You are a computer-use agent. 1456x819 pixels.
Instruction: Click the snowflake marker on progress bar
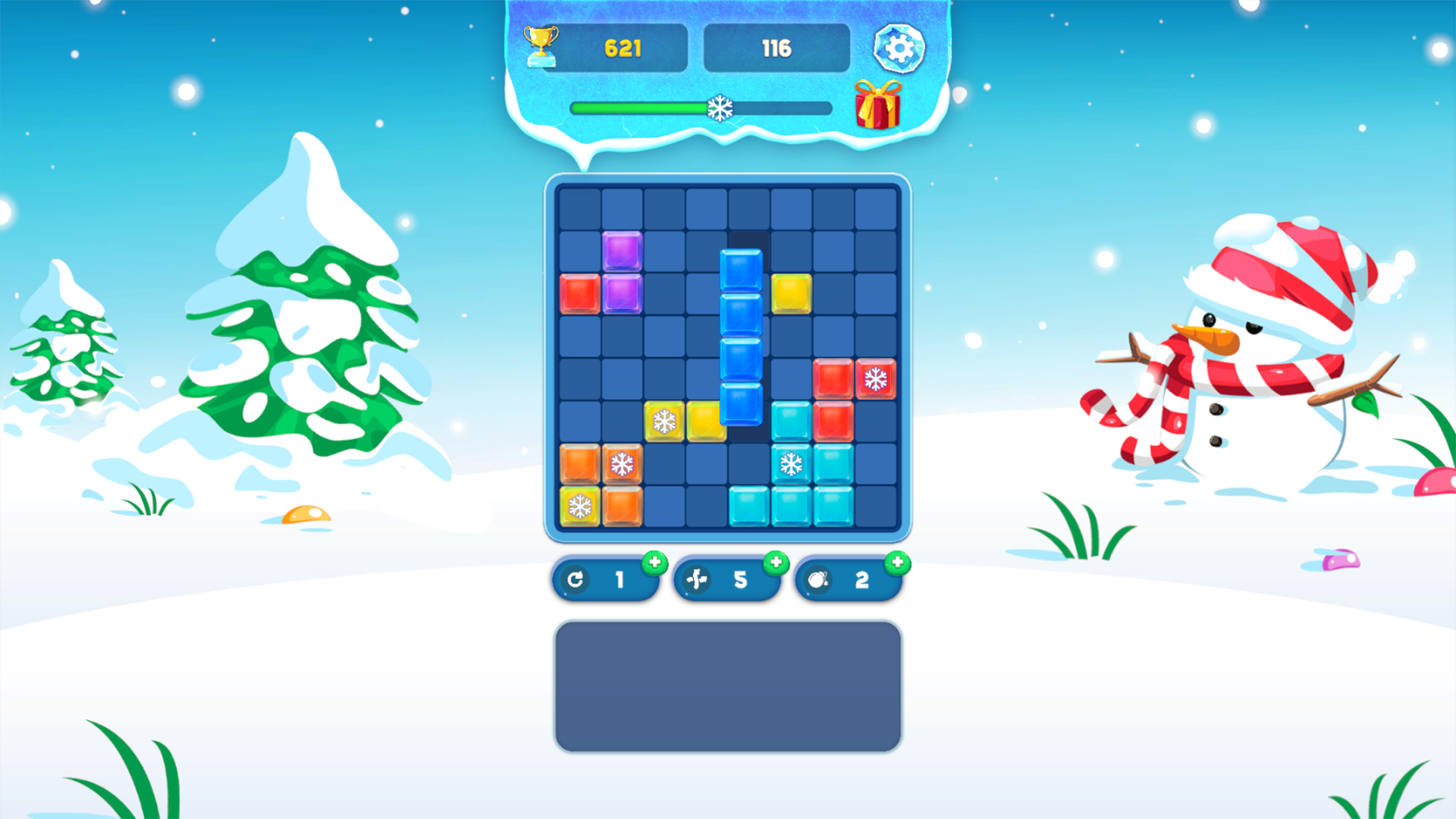721,108
